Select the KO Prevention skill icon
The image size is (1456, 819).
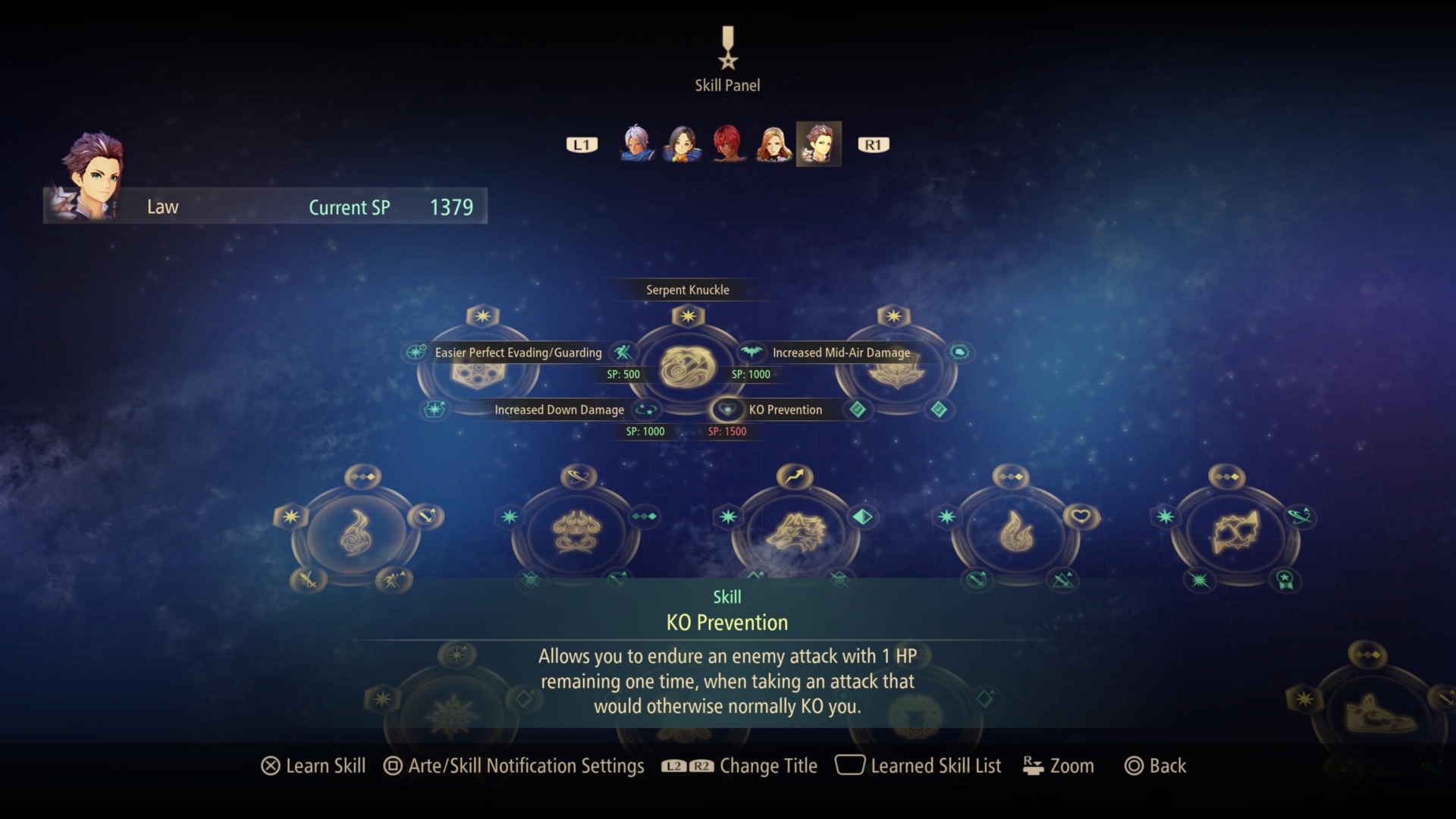(x=729, y=410)
